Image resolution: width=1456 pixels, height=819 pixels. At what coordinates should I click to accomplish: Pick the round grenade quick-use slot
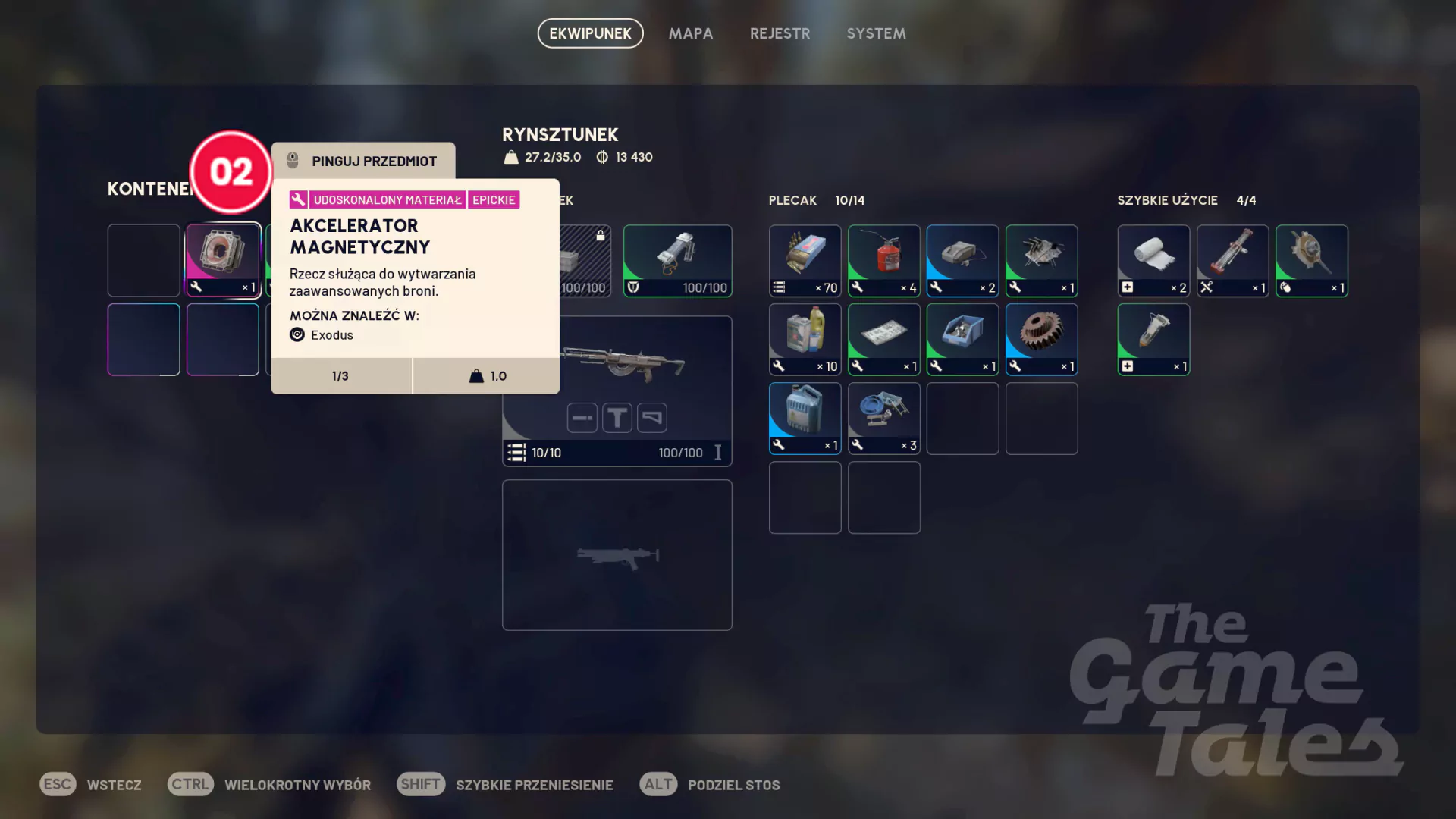[1311, 260]
